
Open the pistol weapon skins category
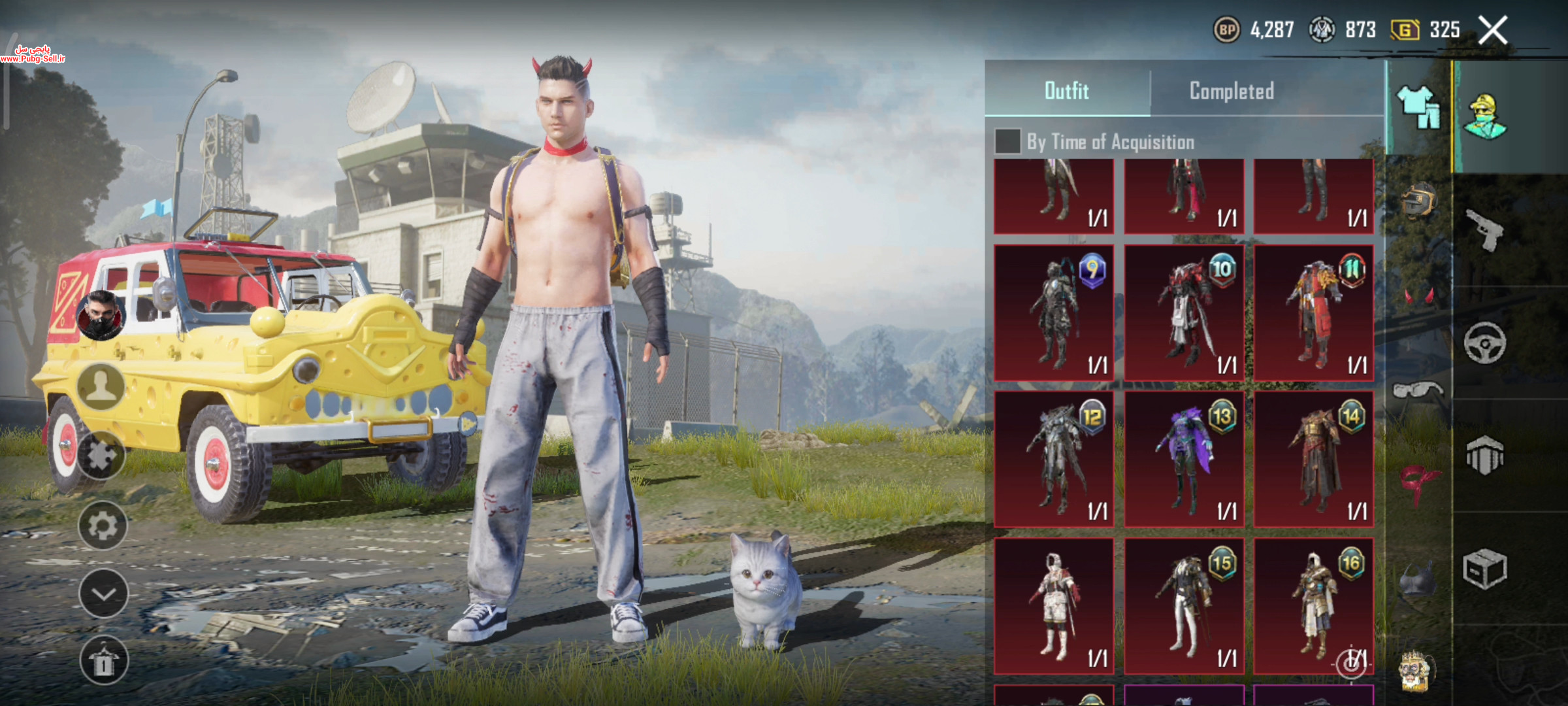click(x=1484, y=230)
